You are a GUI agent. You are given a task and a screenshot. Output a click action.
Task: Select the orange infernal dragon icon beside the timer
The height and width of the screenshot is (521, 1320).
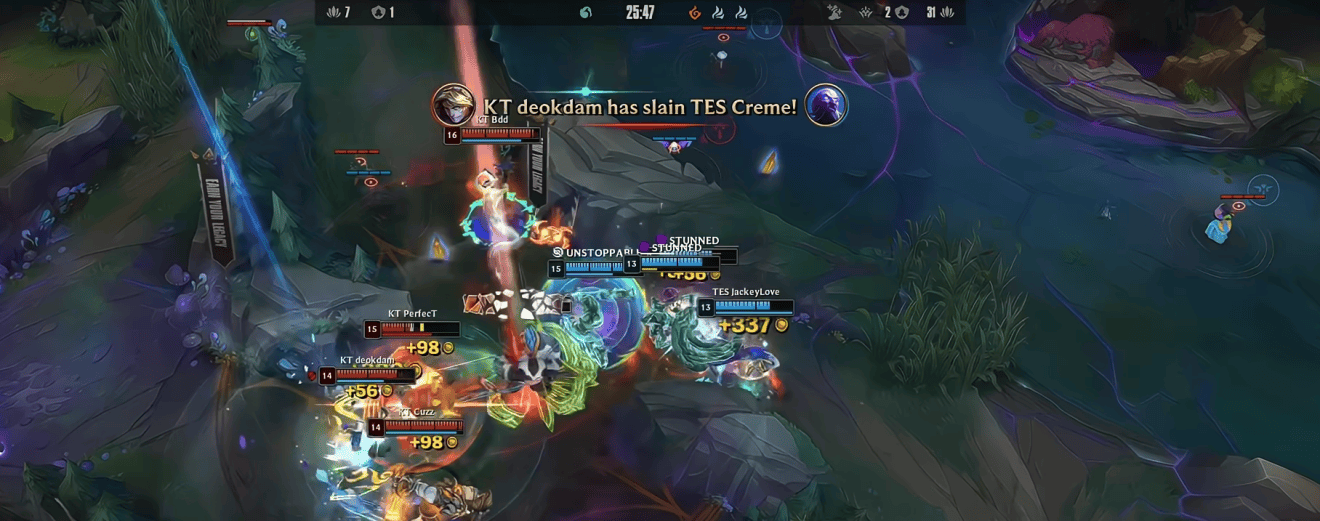[x=695, y=12]
